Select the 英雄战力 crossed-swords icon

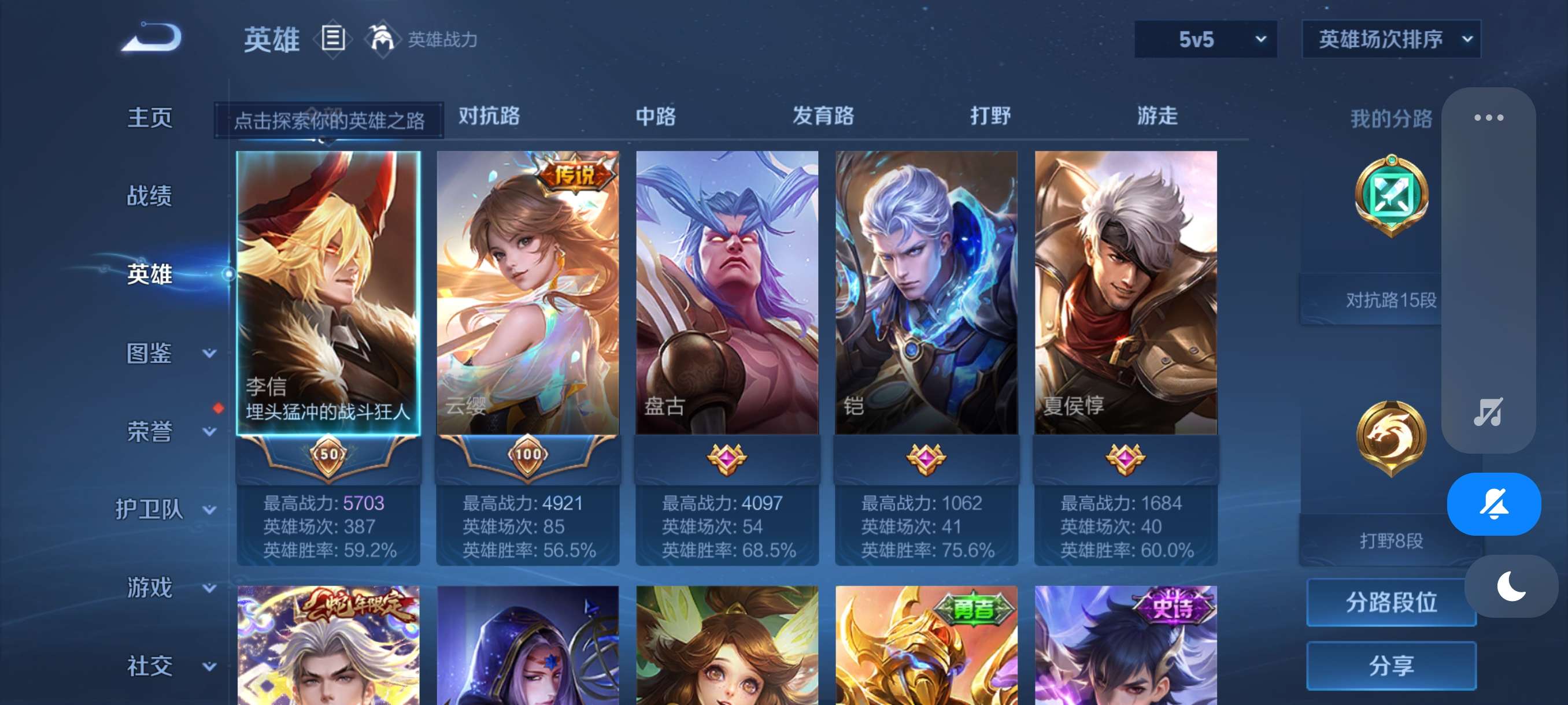(x=380, y=39)
